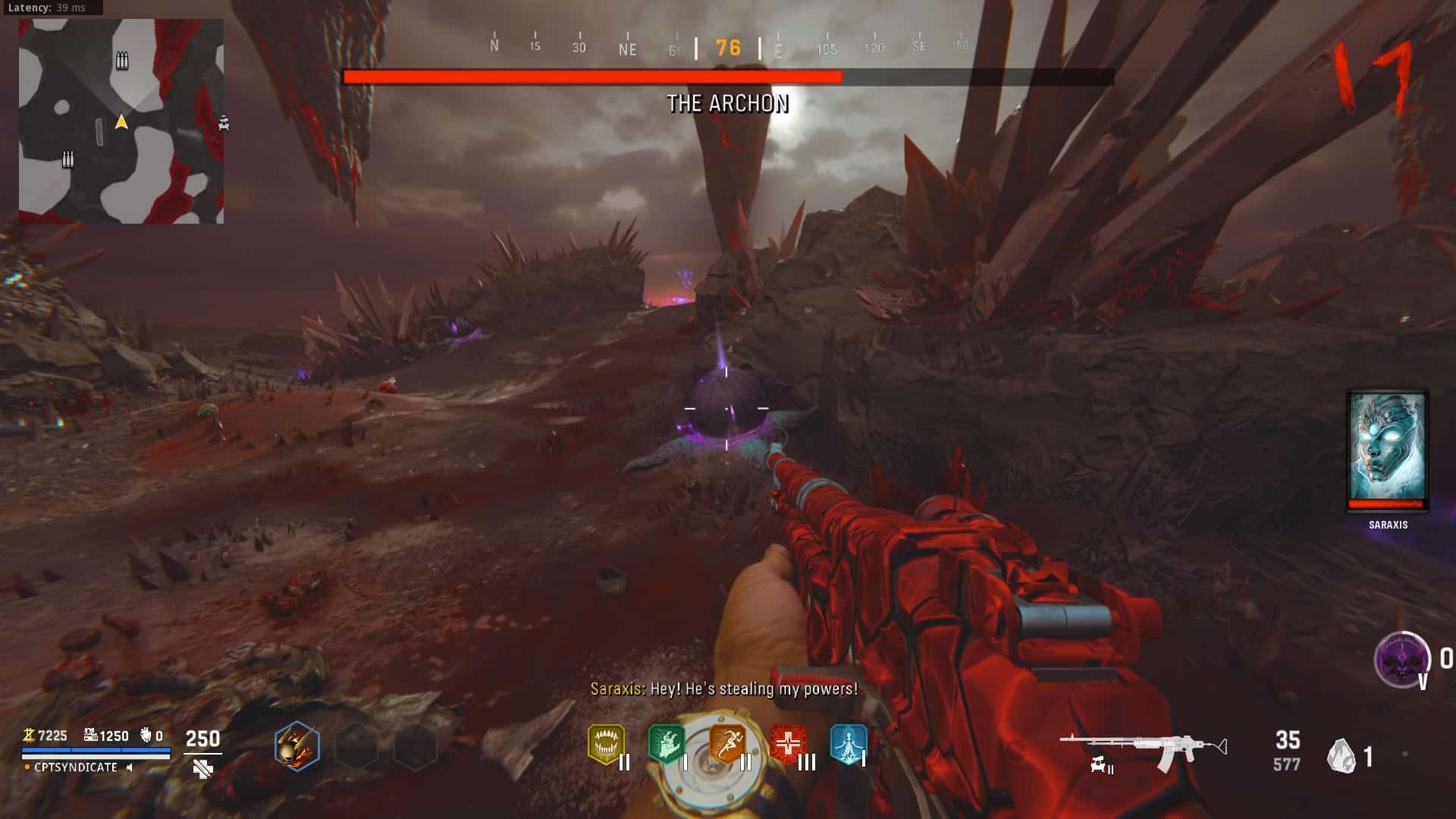Use the flaming skull gobblegum slot
Image resolution: width=1456 pixels, height=819 pixels.
point(297,746)
